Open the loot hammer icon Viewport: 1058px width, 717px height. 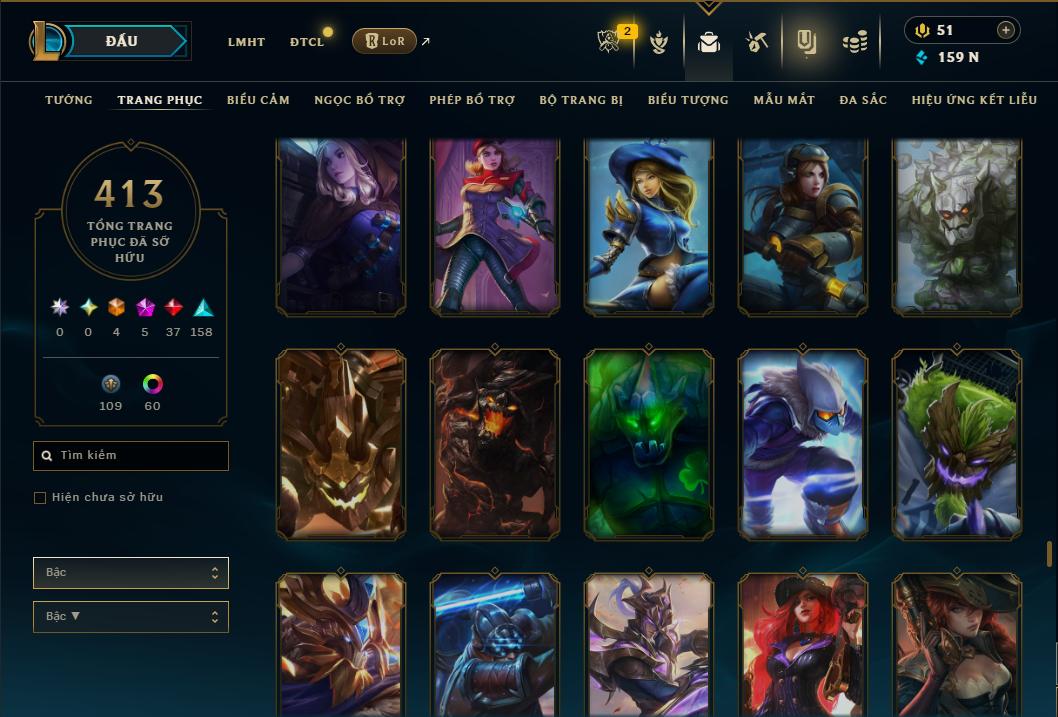point(757,42)
